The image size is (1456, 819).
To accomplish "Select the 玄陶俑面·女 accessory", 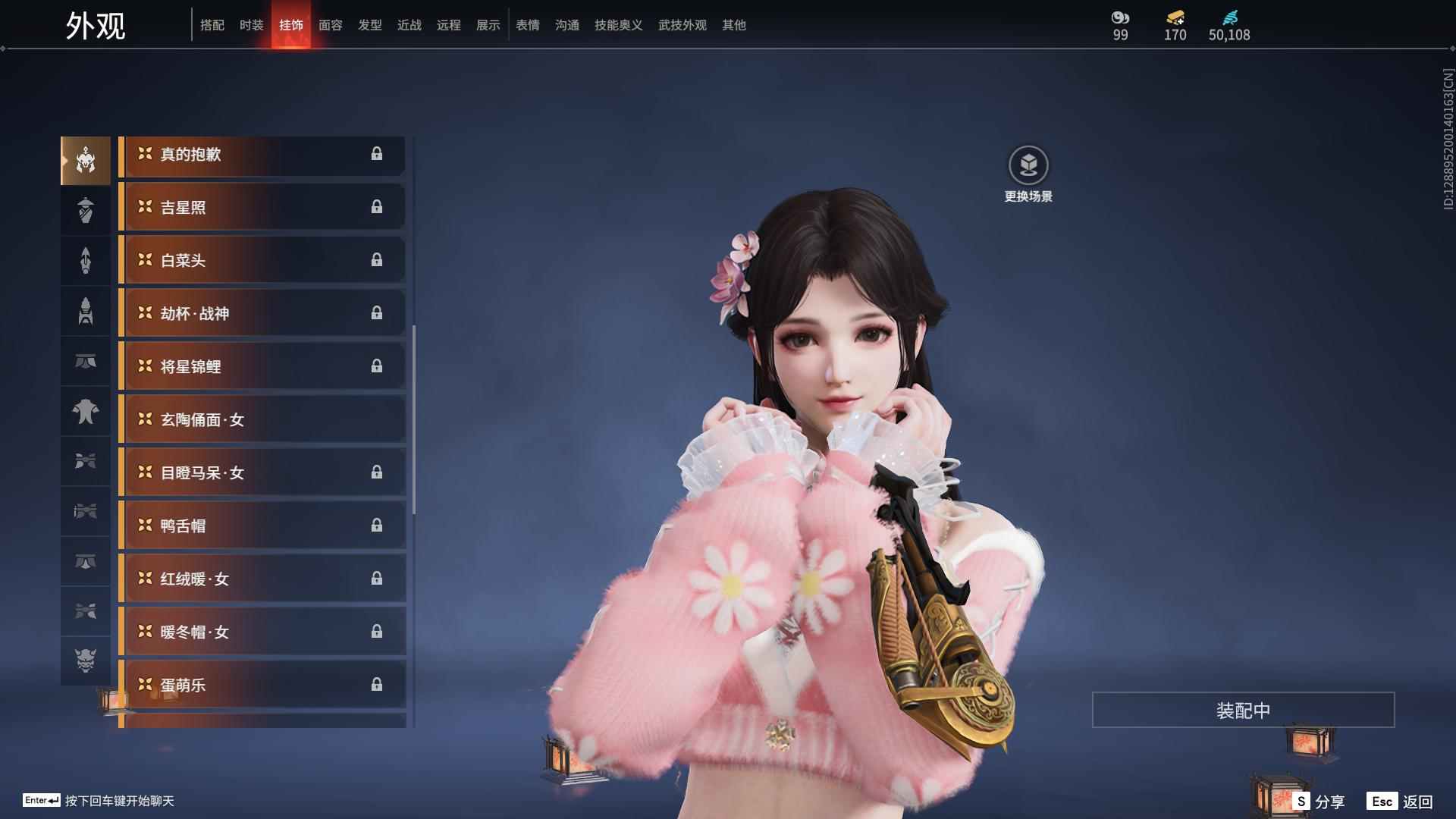I will pos(262,419).
